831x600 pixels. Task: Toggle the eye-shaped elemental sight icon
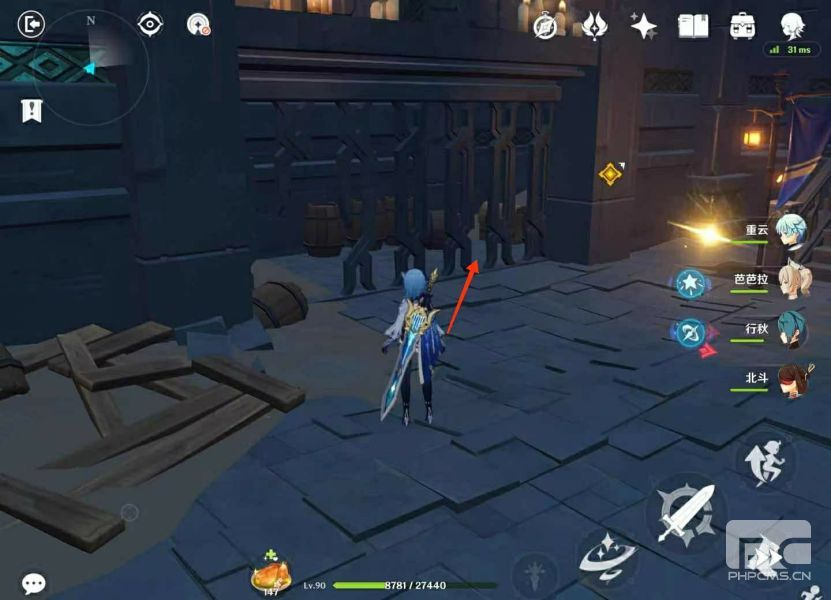(x=150, y=23)
